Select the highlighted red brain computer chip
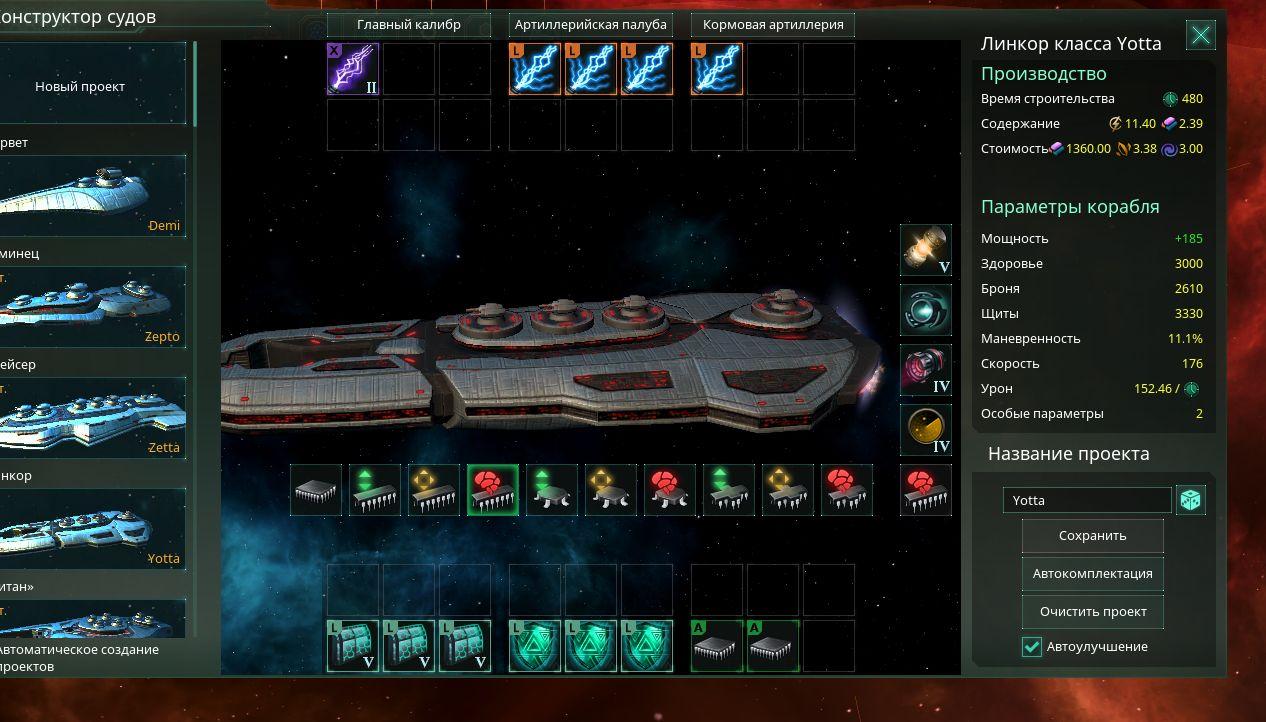The height and width of the screenshot is (722, 1266). click(x=492, y=491)
